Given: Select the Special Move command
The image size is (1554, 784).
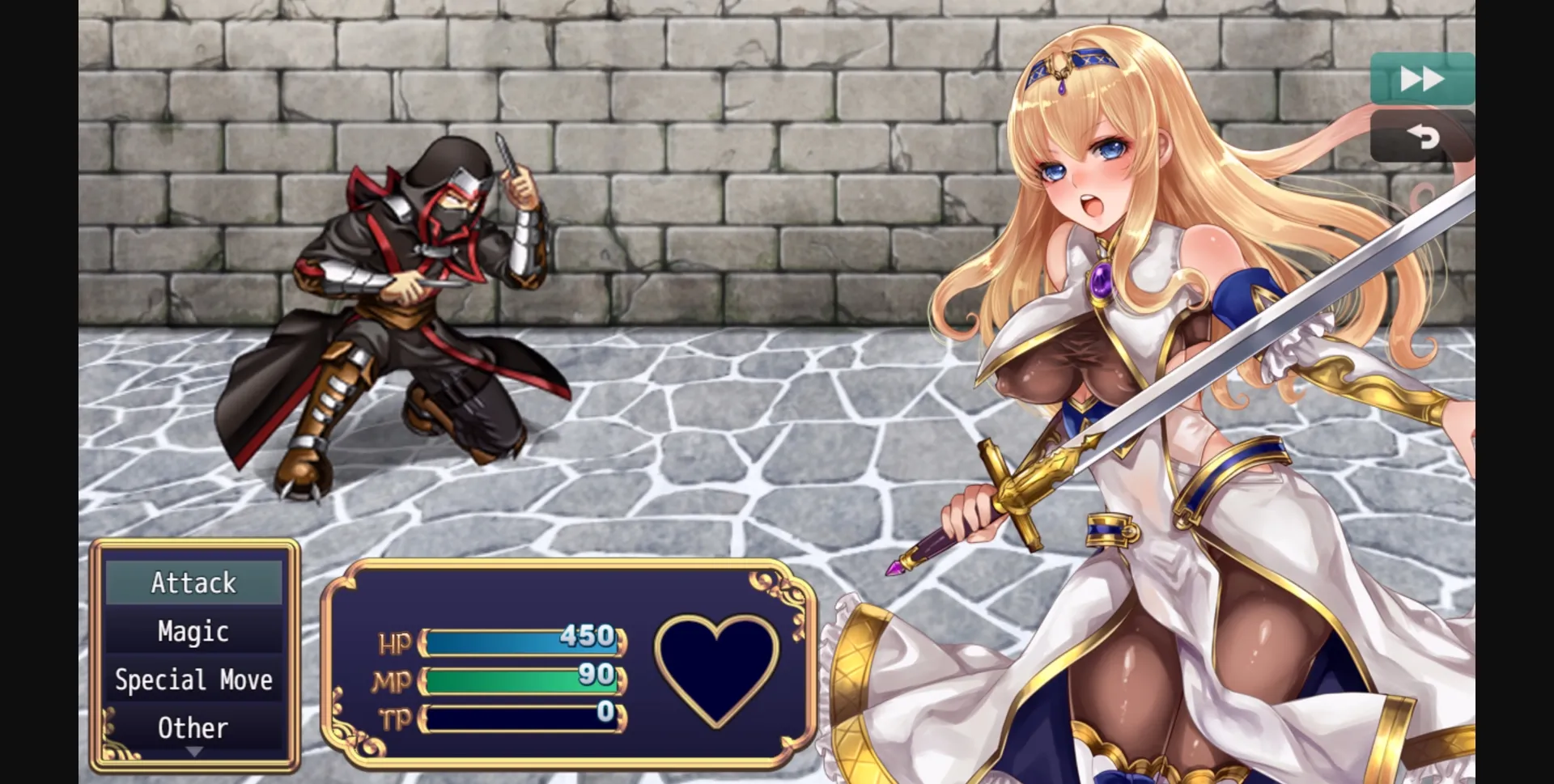Looking at the screenshot, I should click(x=193, y=680).
